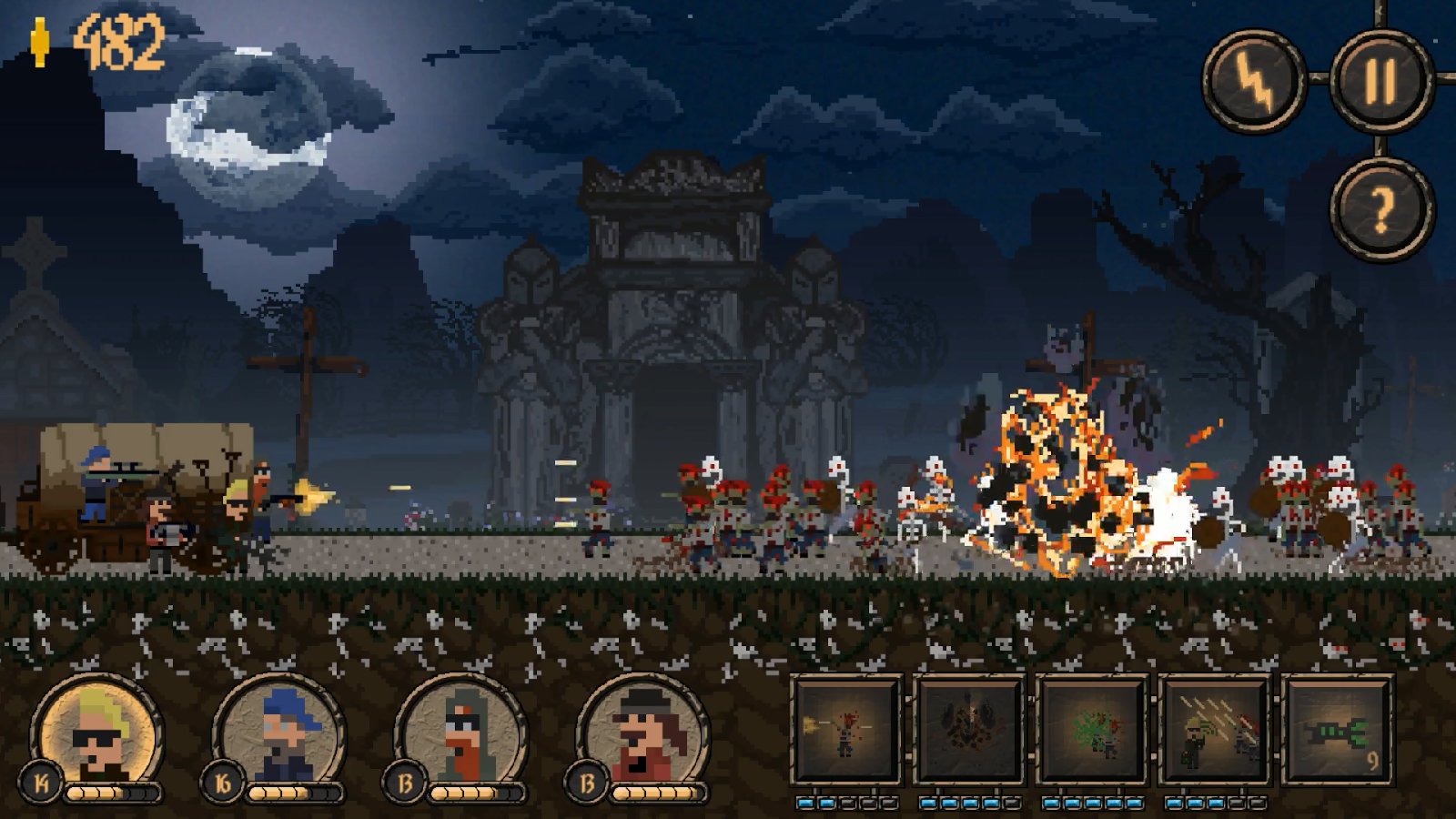Use the piercing bullet shot ability
Screen dimensions: 1456x819
tap(846, 731)
